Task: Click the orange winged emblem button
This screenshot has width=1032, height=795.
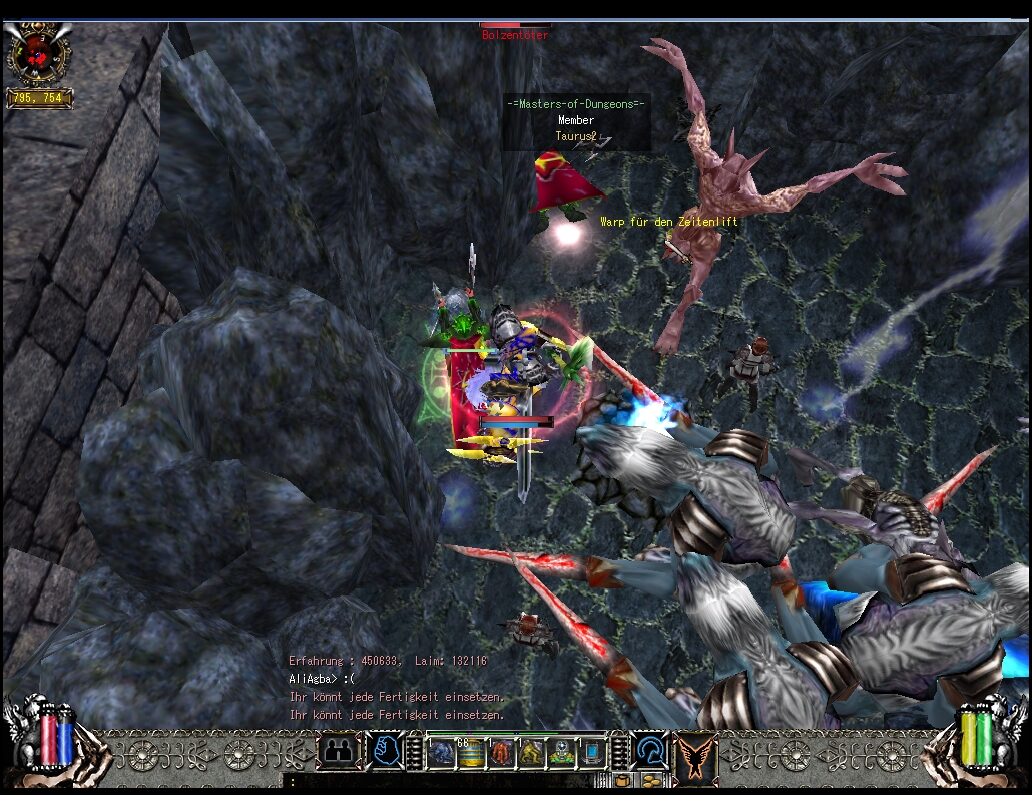Action: pos(695,753)
